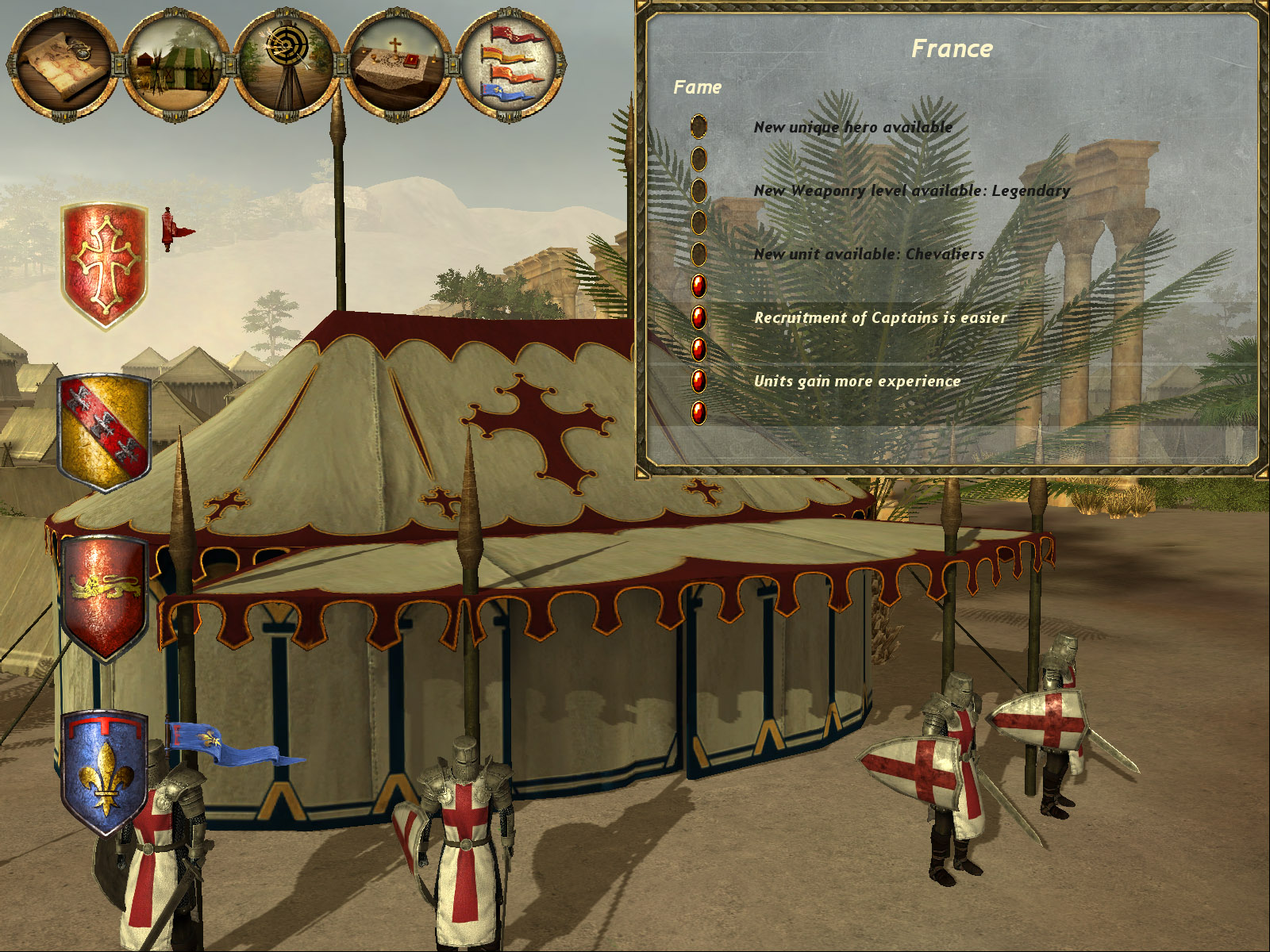Viewport: 1270px width, 952px height.
Task: Toggle the topmost unlit Fame gem
Action: tap(698, 128)
